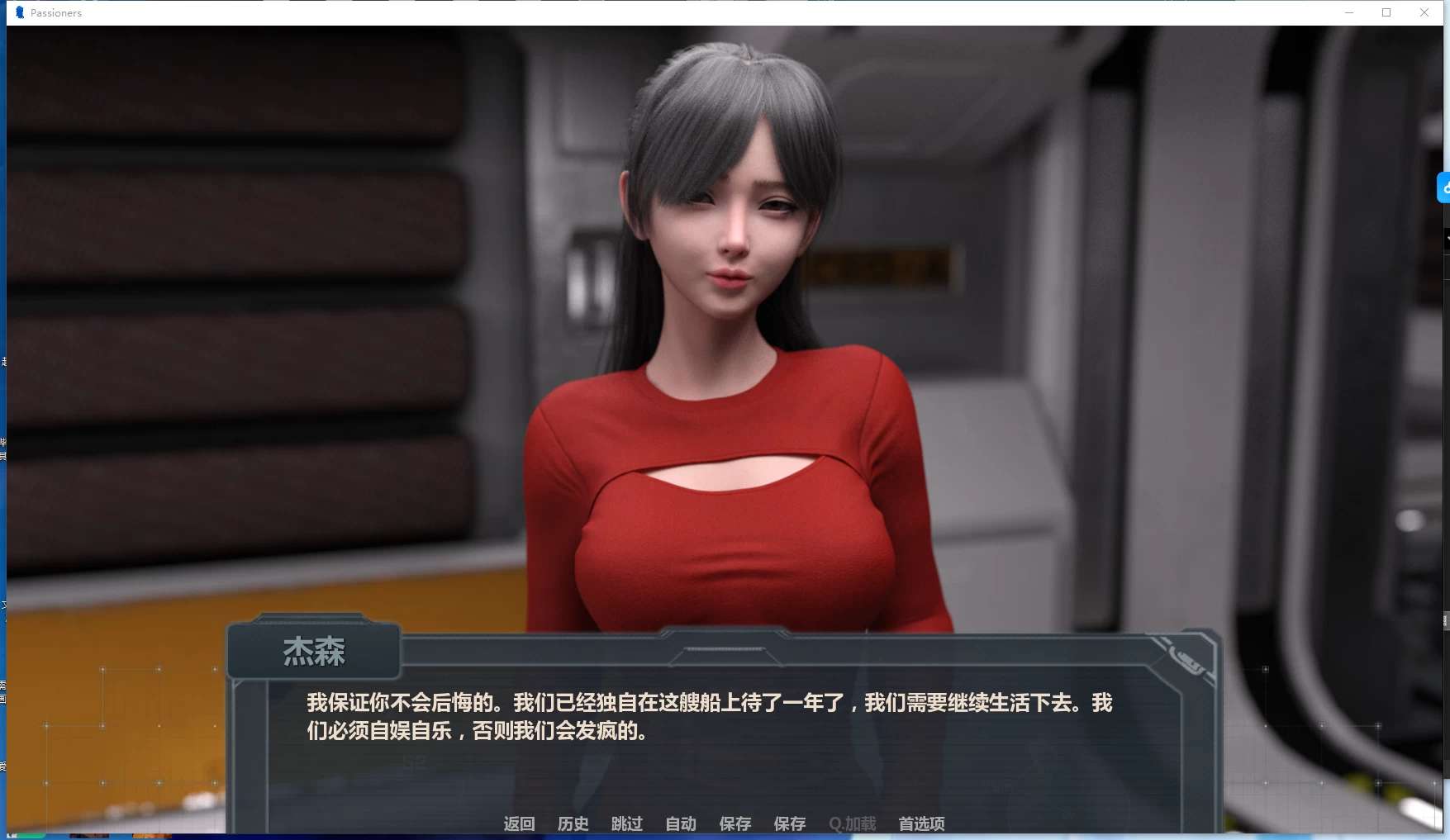Screen dimensions: 1450x840
Task: Click the maximize/restore icon in the title bar
Action: pyautogui.click(x=1386, y=12)
